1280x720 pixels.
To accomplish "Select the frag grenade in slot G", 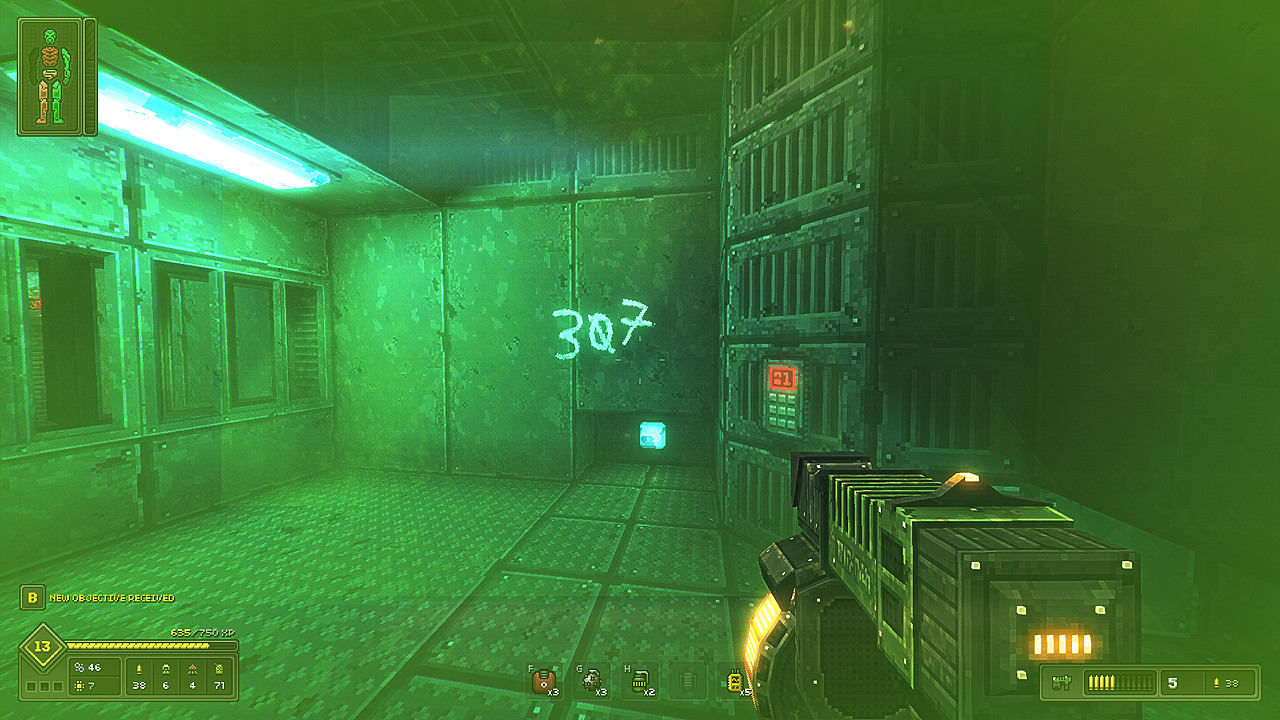I will click(592, 680).
